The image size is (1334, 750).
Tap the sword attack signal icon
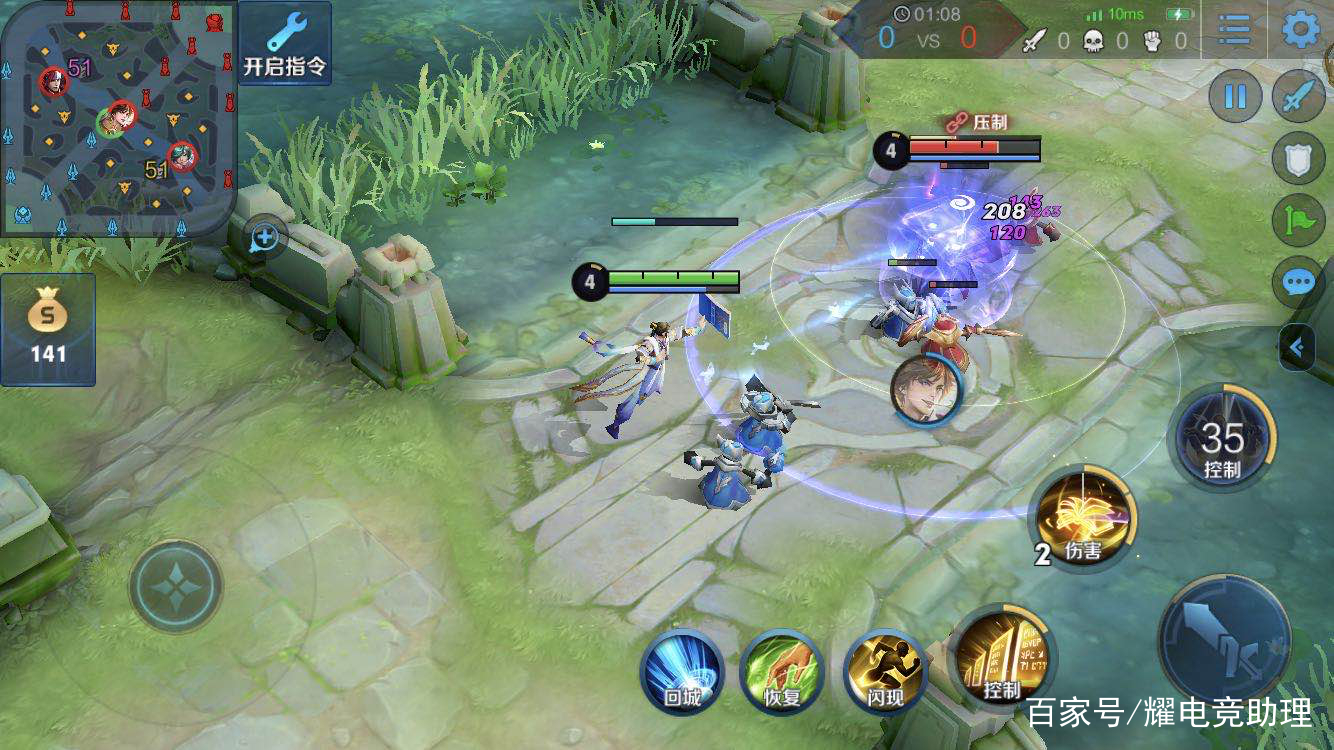coord(1298,97)
